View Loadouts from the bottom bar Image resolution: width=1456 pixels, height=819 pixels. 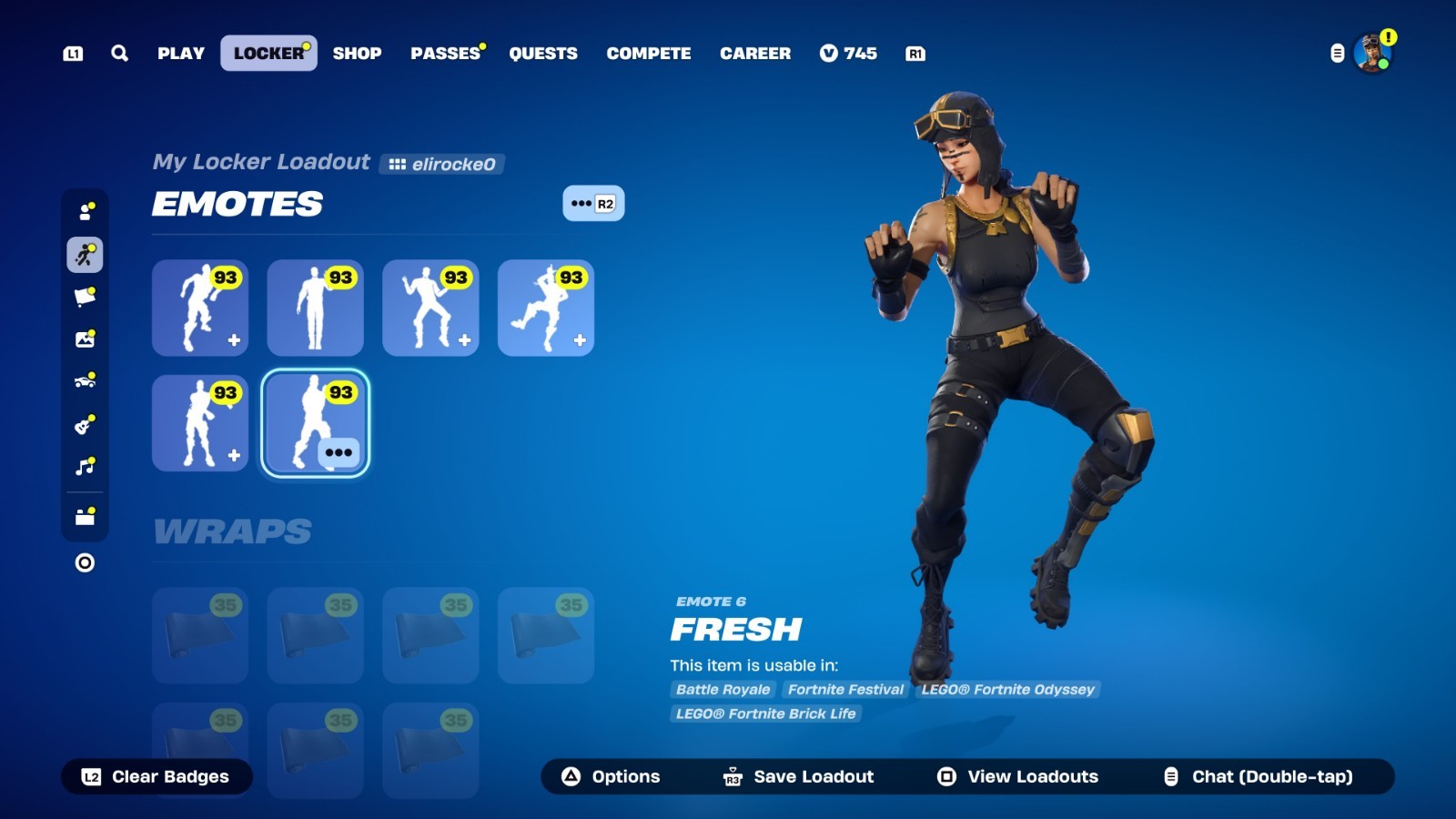(1017, 777)
